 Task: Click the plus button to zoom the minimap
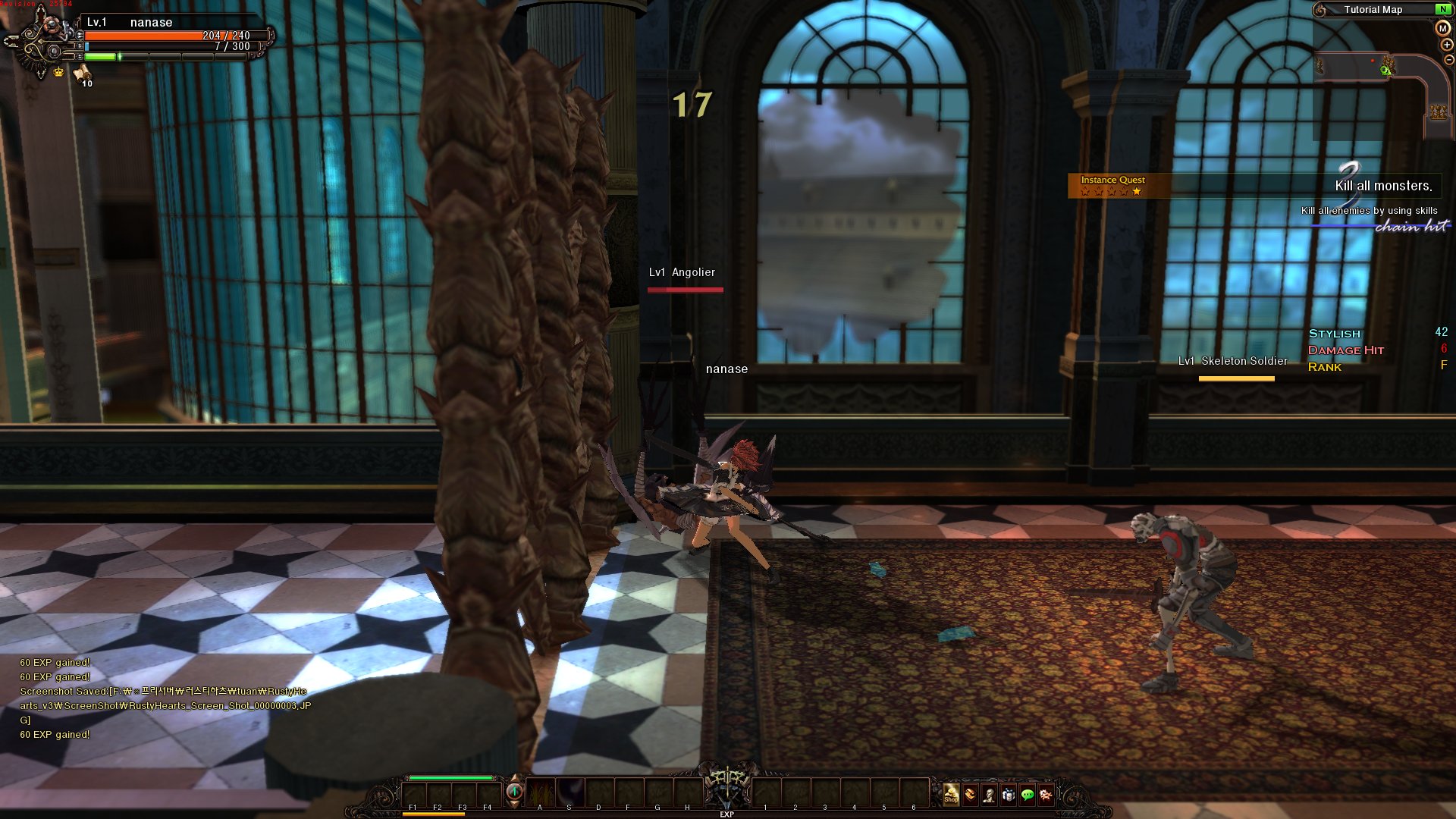click(x=1446, y=44)
